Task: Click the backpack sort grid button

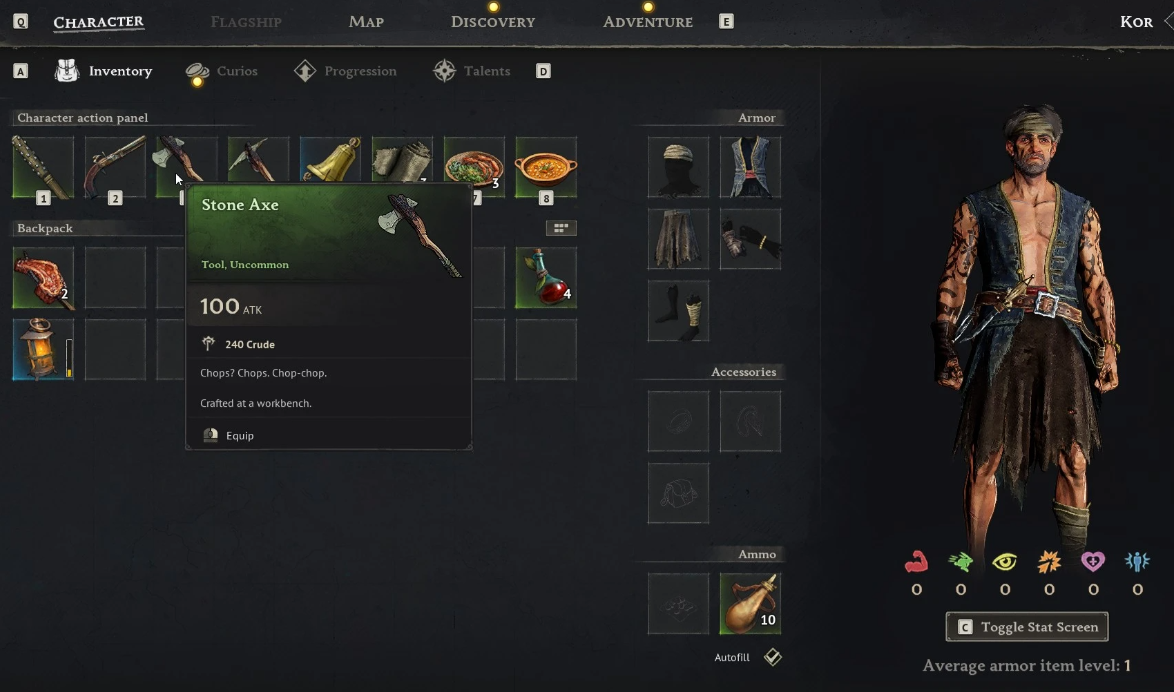Action: [561, 228]
